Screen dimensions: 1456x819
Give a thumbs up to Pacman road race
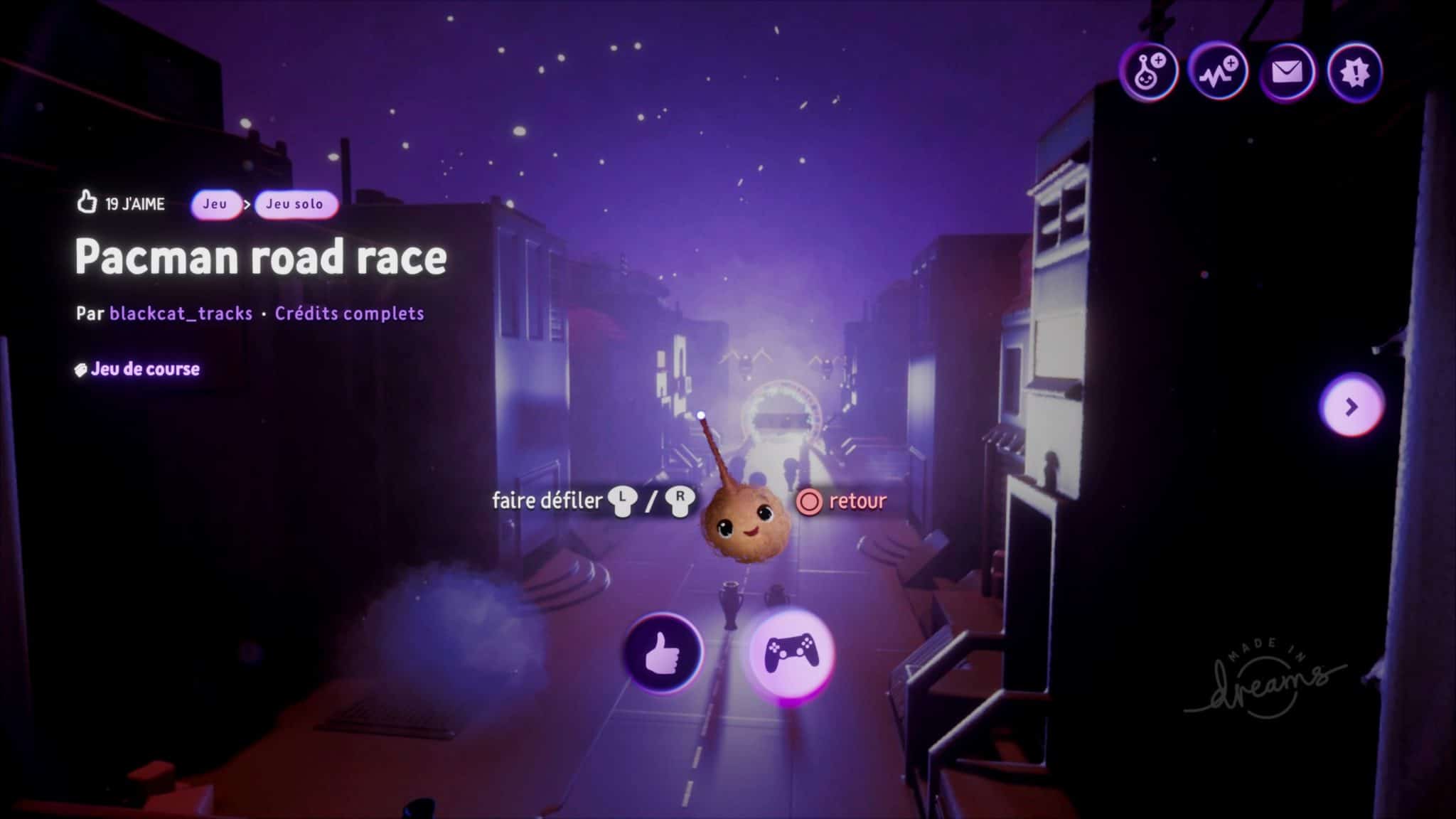click(663, 653)
